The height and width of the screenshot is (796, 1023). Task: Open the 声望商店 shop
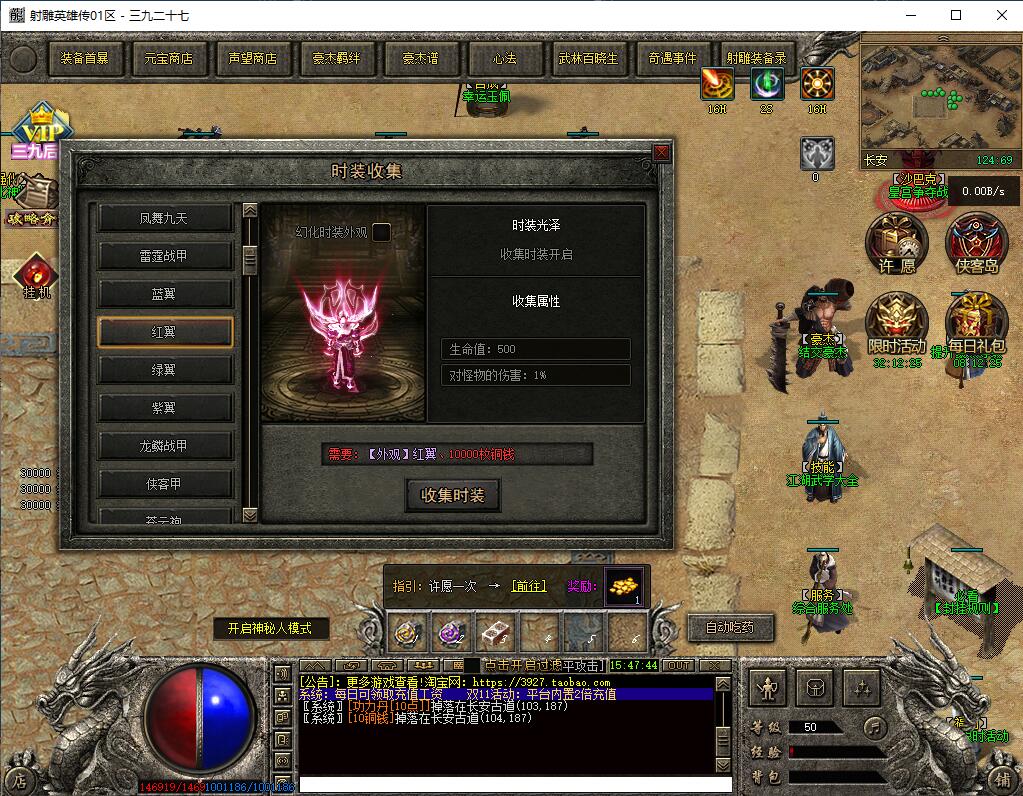click(252, 59)
